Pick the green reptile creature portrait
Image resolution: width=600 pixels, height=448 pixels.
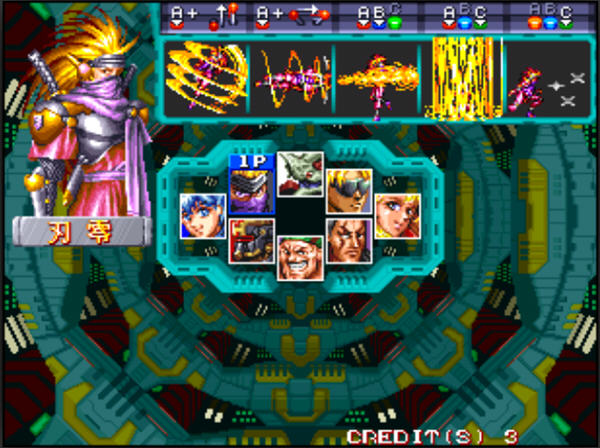coord(300,174)
